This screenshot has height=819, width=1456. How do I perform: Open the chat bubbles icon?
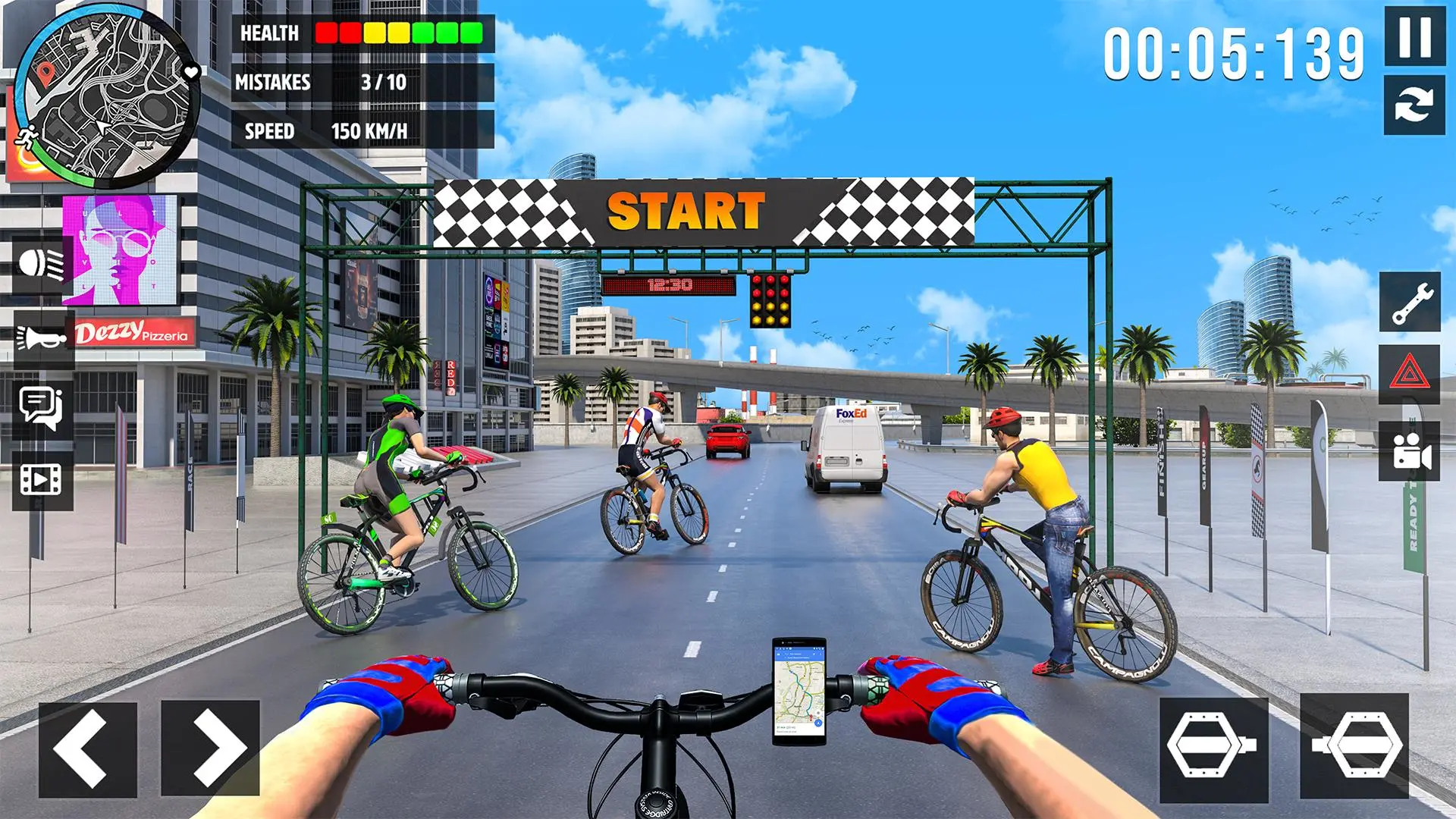[x=42, y=407]
